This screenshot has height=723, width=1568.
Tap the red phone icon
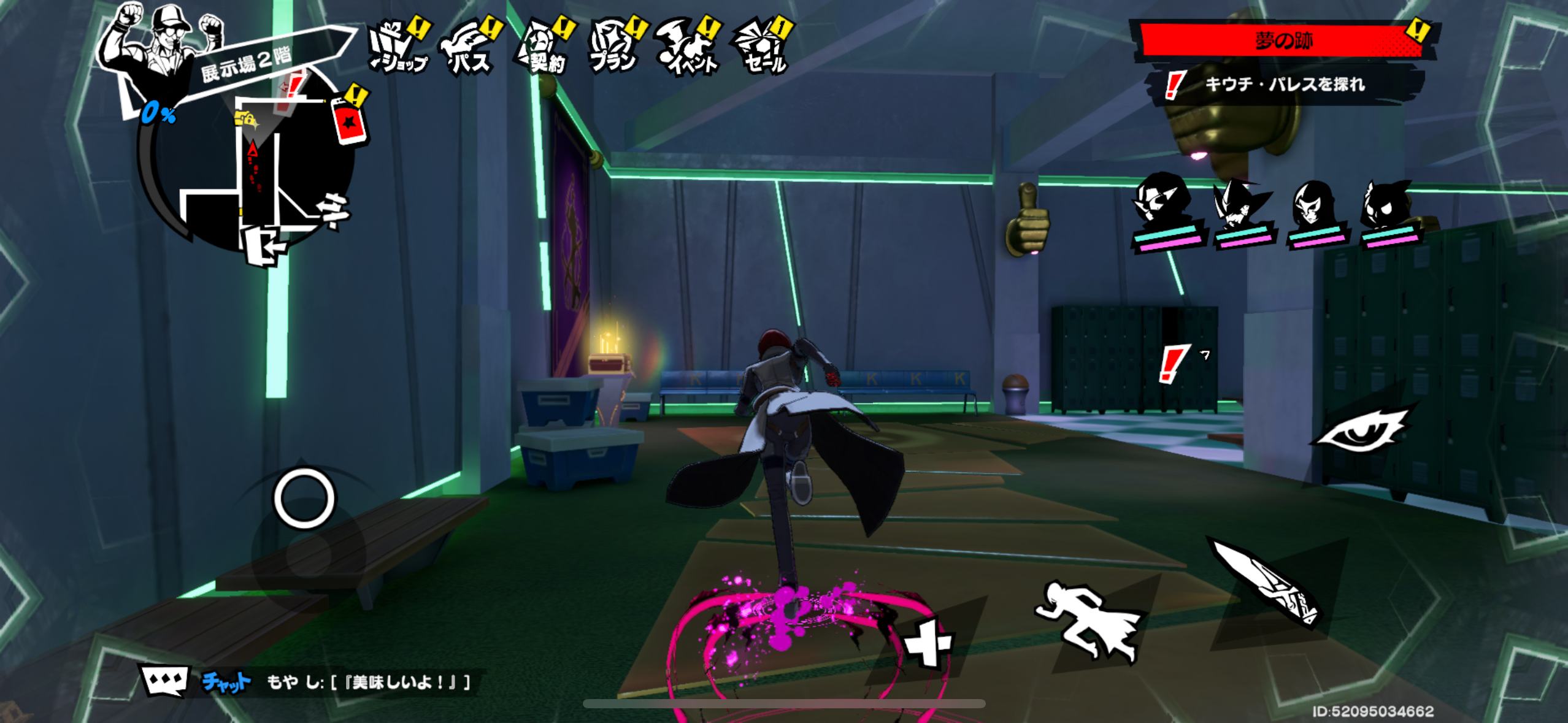pos(348,121)
